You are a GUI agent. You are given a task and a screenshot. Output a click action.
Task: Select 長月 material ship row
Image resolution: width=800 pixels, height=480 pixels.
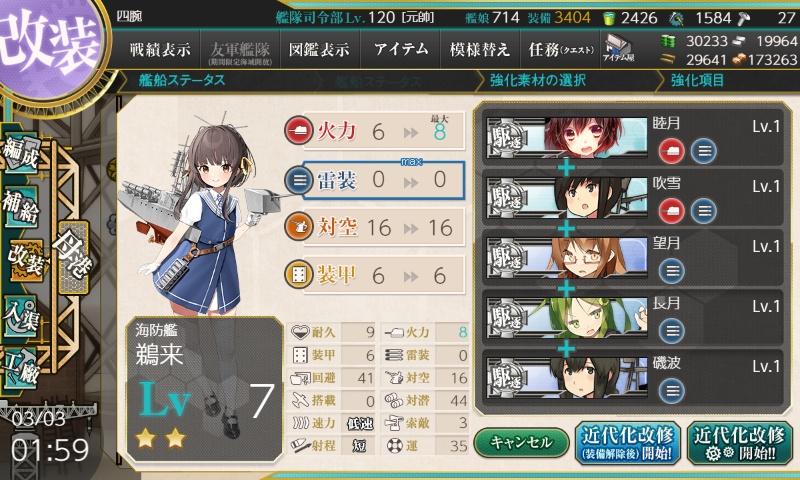(633, 316)
